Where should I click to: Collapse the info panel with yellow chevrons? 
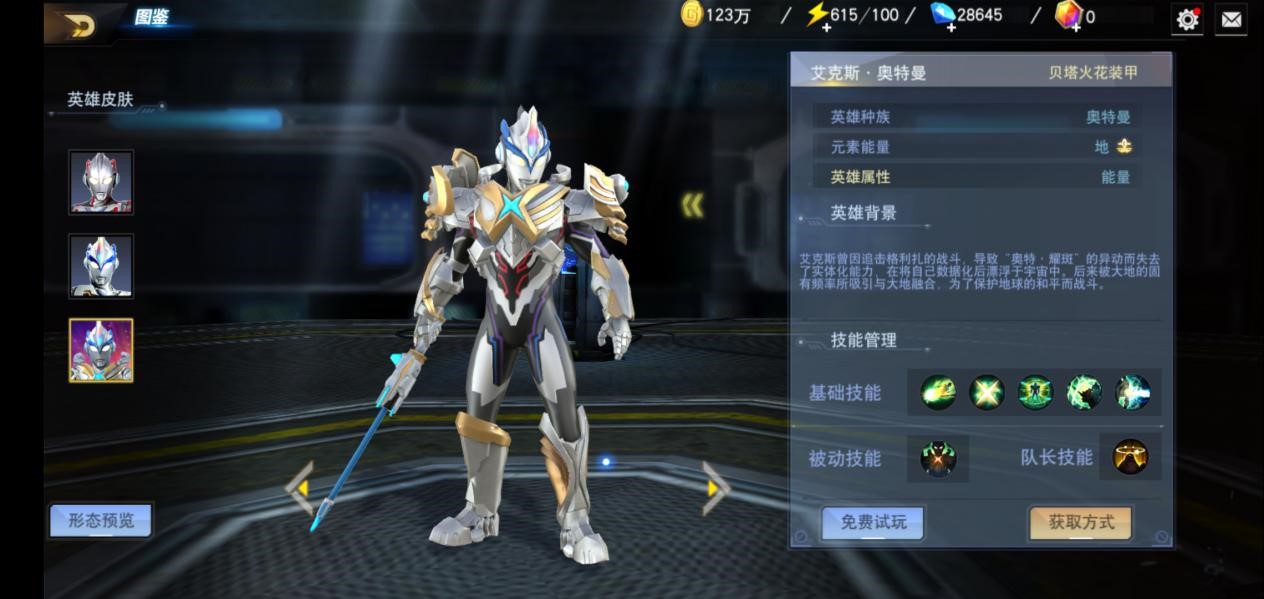692,205
